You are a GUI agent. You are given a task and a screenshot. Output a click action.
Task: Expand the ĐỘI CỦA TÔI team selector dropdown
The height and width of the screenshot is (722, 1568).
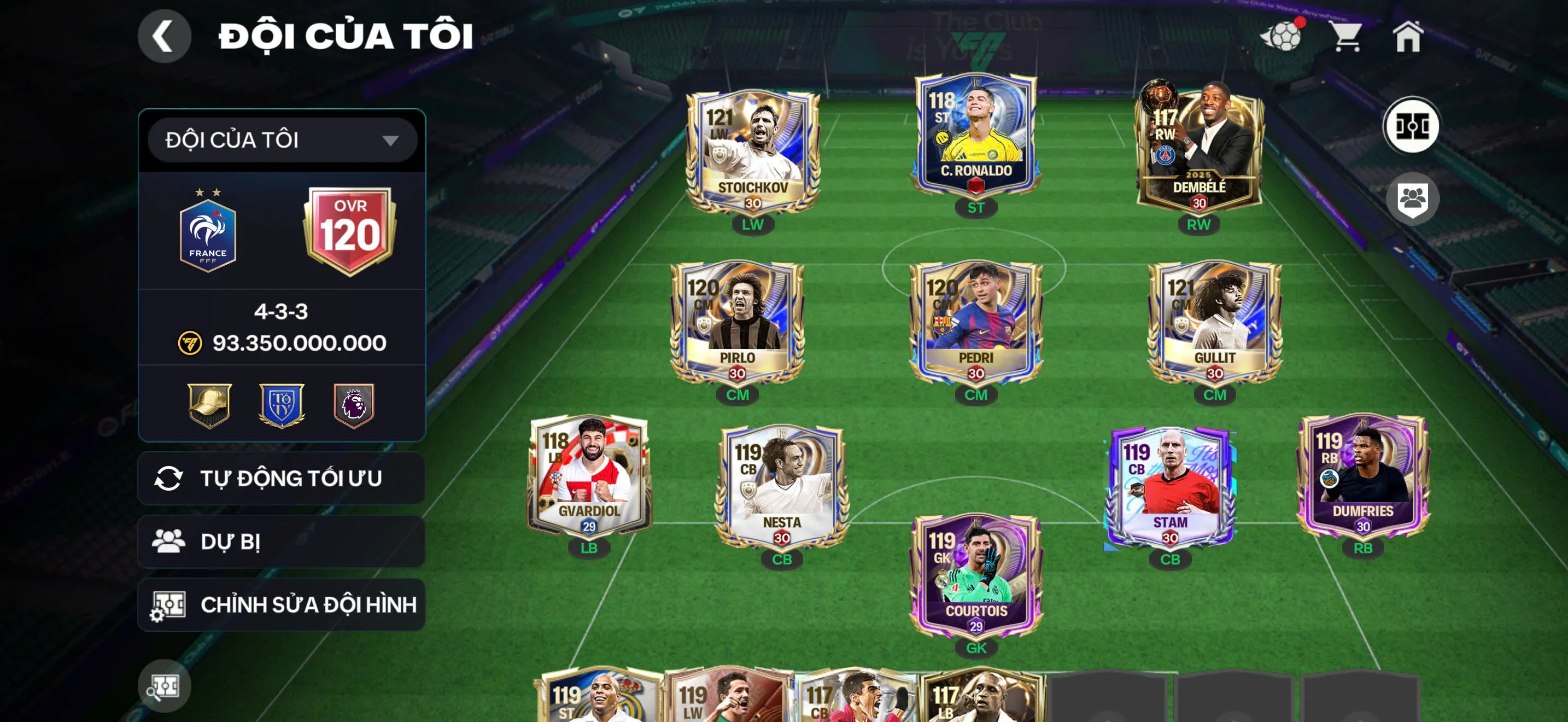tap(279, 141)
